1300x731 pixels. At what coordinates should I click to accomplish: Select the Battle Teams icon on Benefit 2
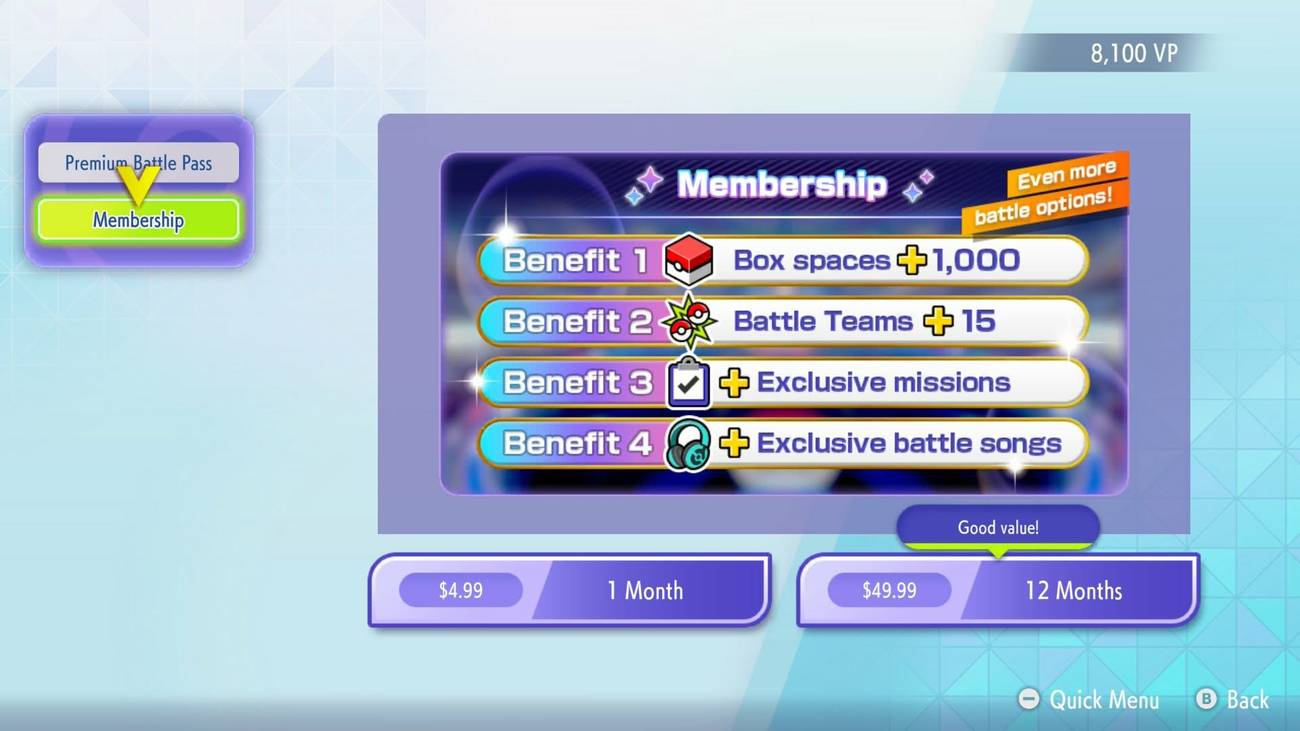[x=689, y=320]
